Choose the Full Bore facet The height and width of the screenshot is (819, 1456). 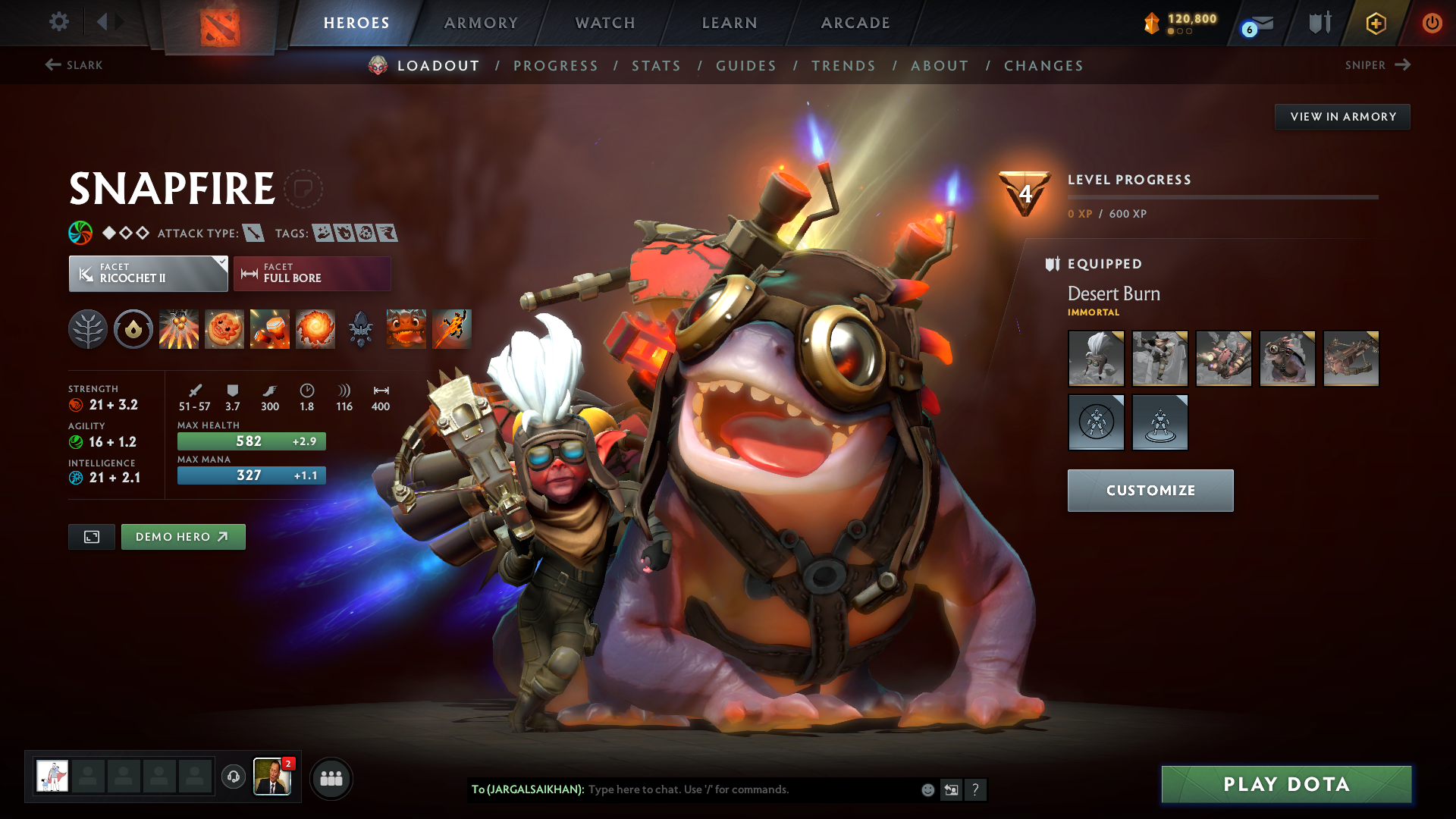click(x=312, y=274)
